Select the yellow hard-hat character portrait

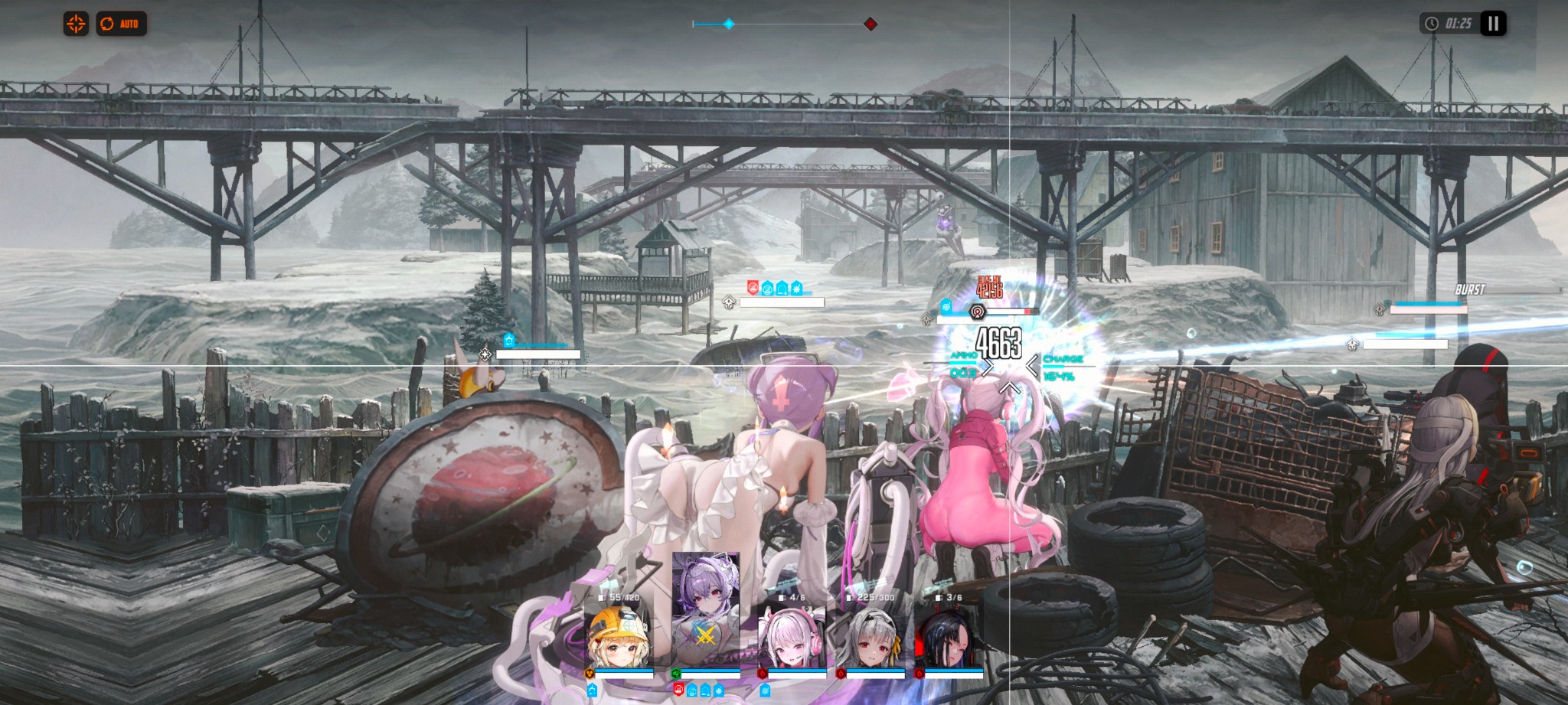point(619,637)
